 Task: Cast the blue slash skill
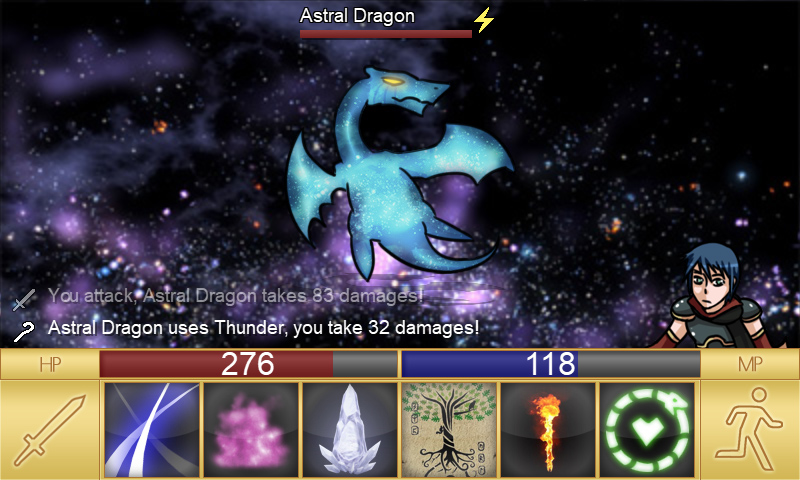click(152, 430)
